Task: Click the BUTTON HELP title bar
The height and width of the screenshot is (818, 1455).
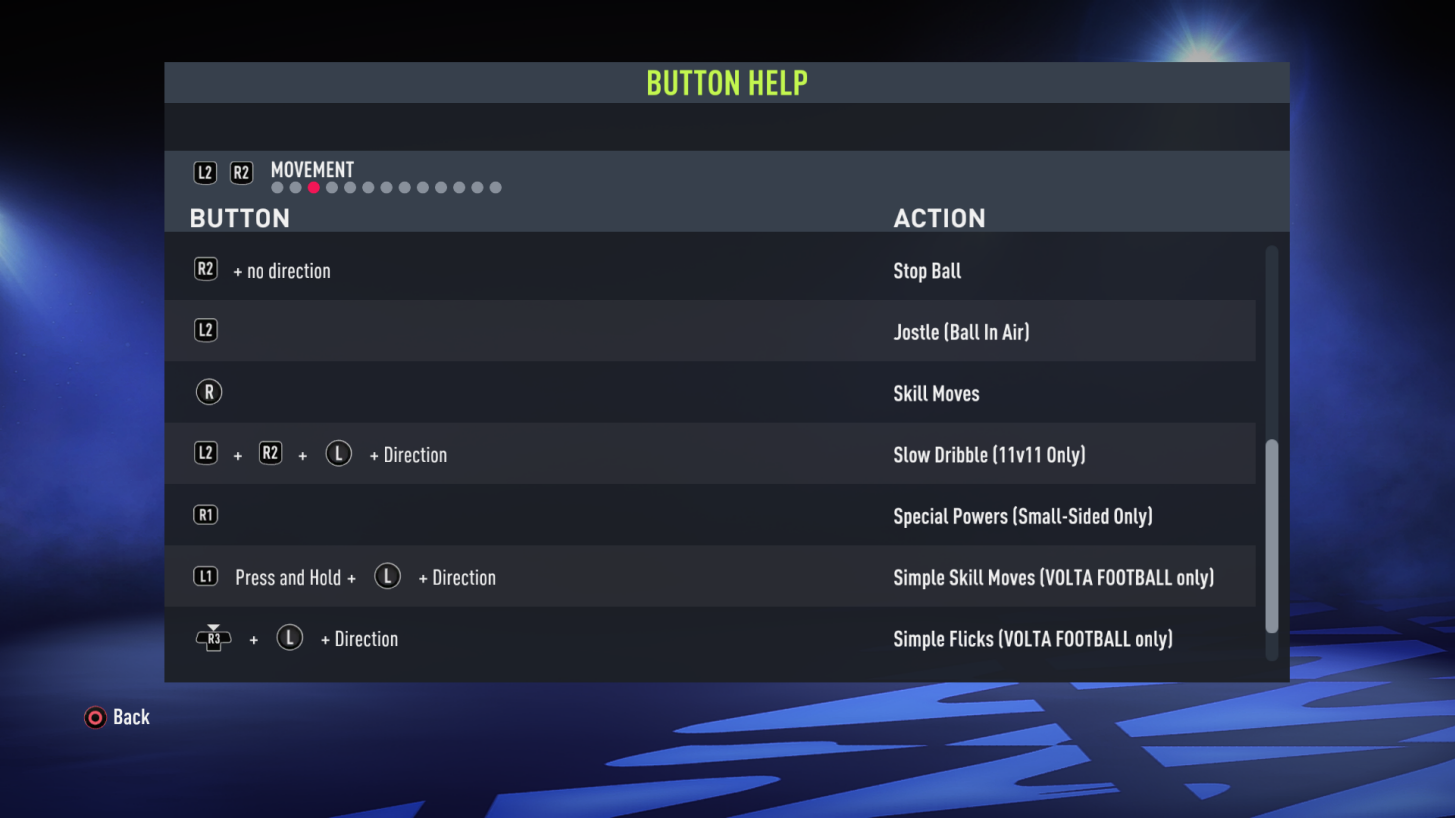Action: pyautogui.click(x=727, y=82)
